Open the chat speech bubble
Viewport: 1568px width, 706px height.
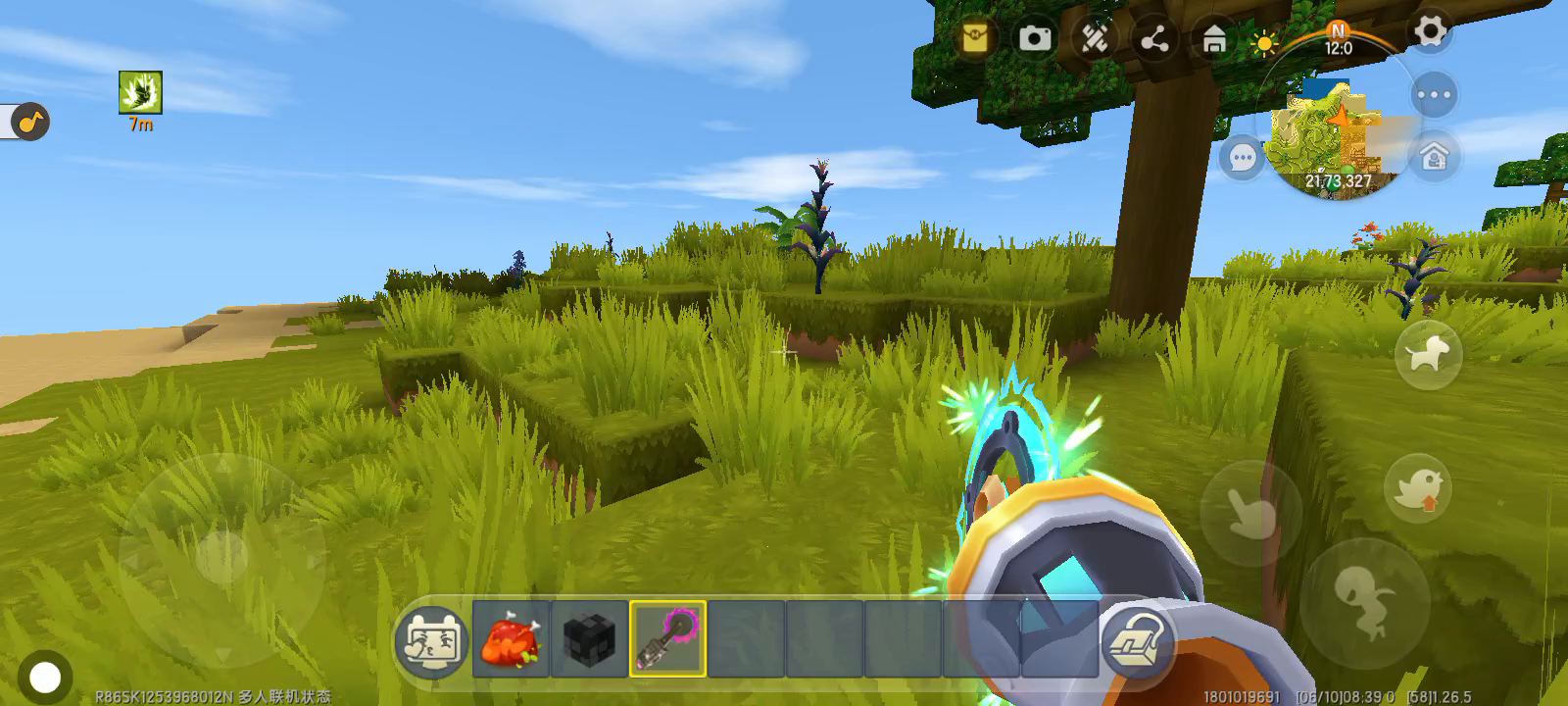[1243, 158]
